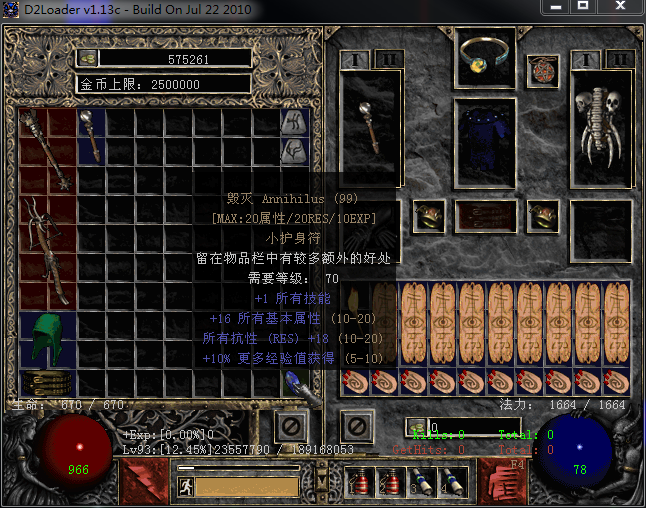Click the stash gold withdraw button
Image resolution: width=646 pixels, height=508 pixels.
tap(88, 59)
